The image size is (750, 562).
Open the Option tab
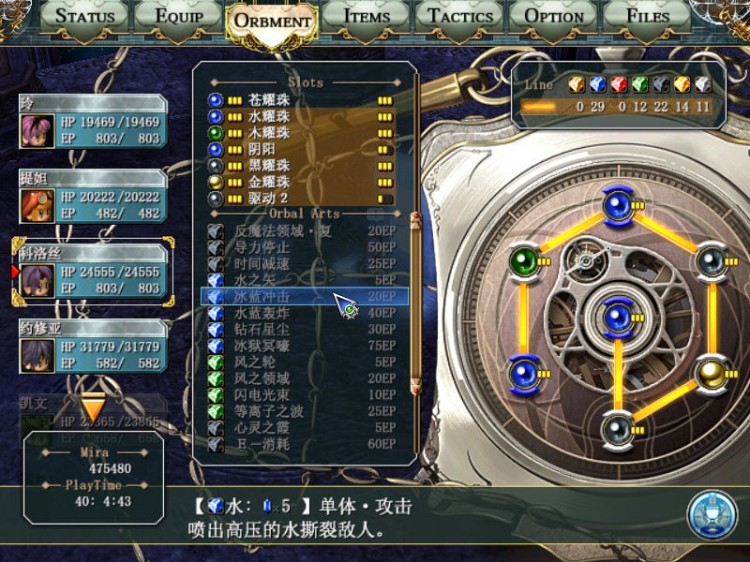pyautogui.click(x=554, y=16)
